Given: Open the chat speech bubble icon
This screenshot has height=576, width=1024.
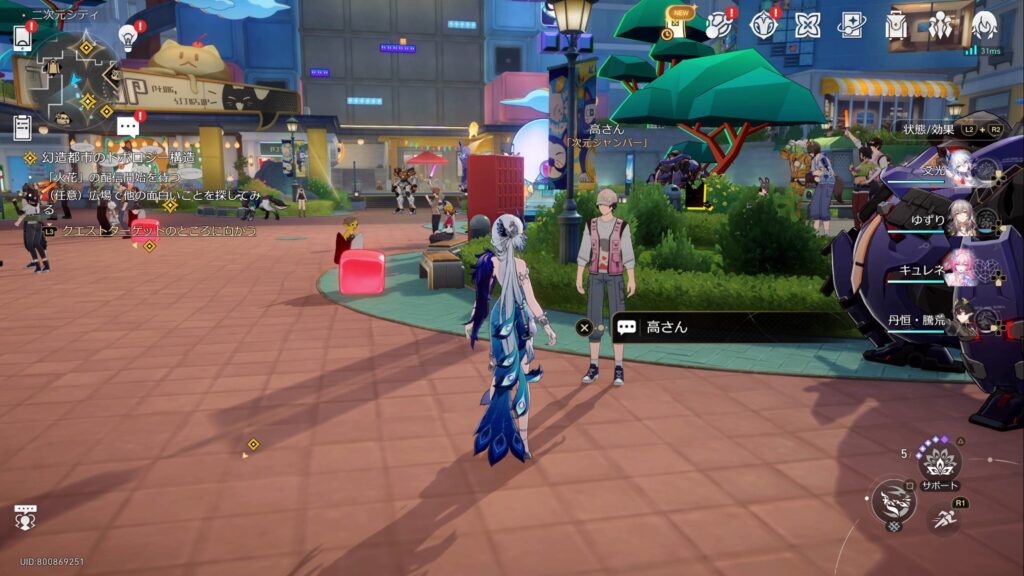Looking at the screenshot, I should pos(127,127).
